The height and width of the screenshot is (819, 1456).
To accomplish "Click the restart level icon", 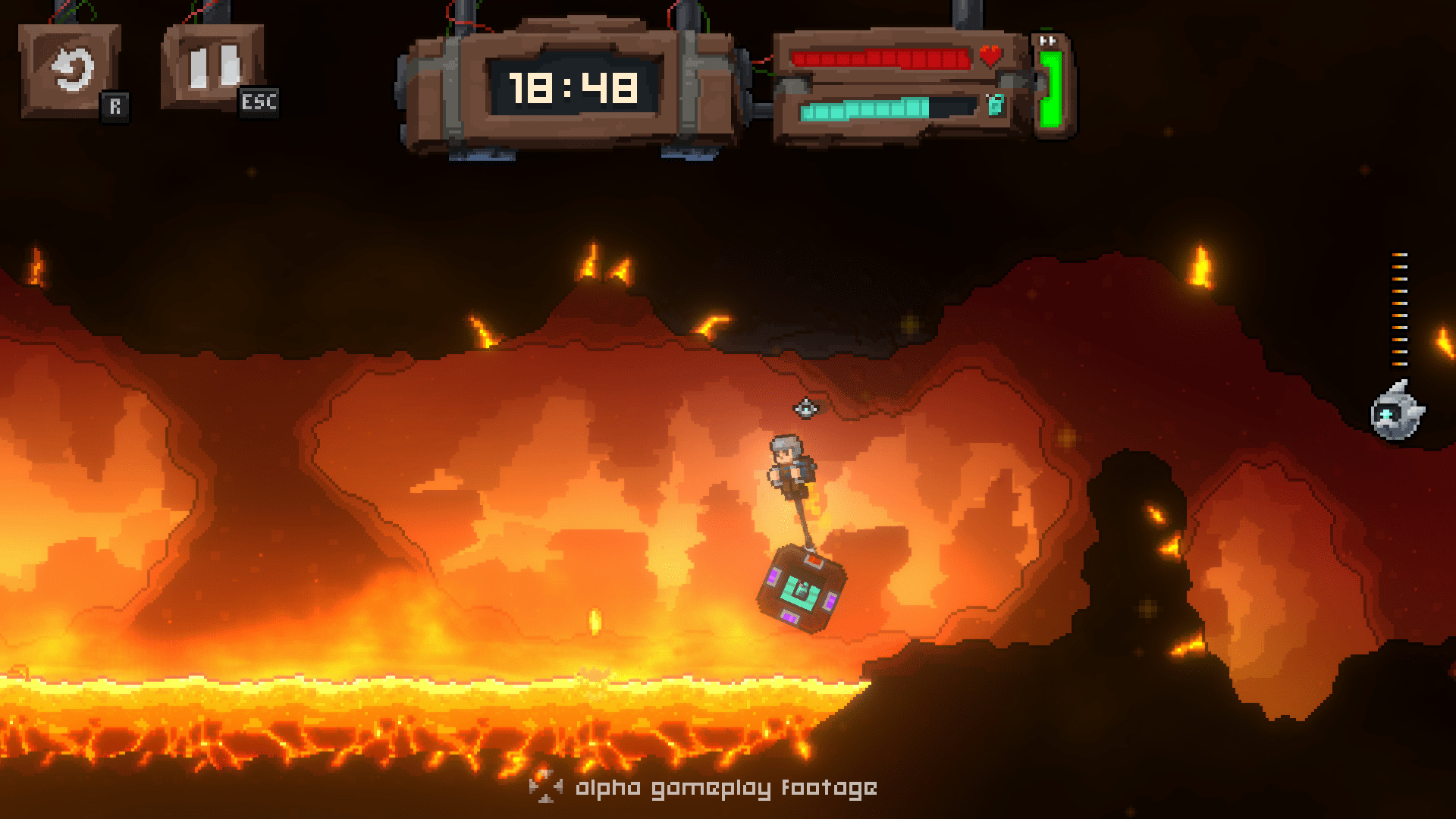I will [x=72, y=68].
